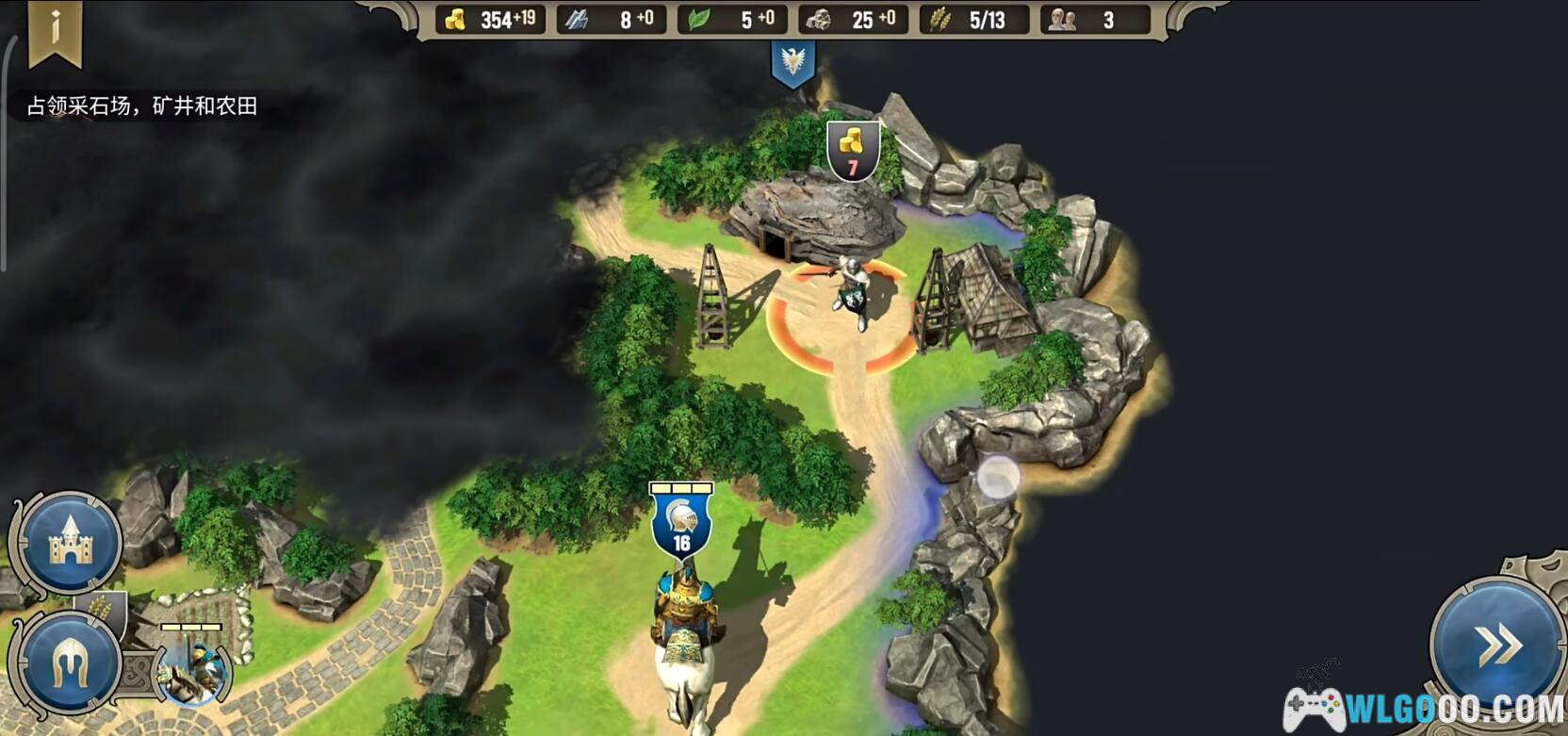This screenshot has height=736, width=1568.
Task: Select the round mounted hero portrait
Action: click(193, 670)
